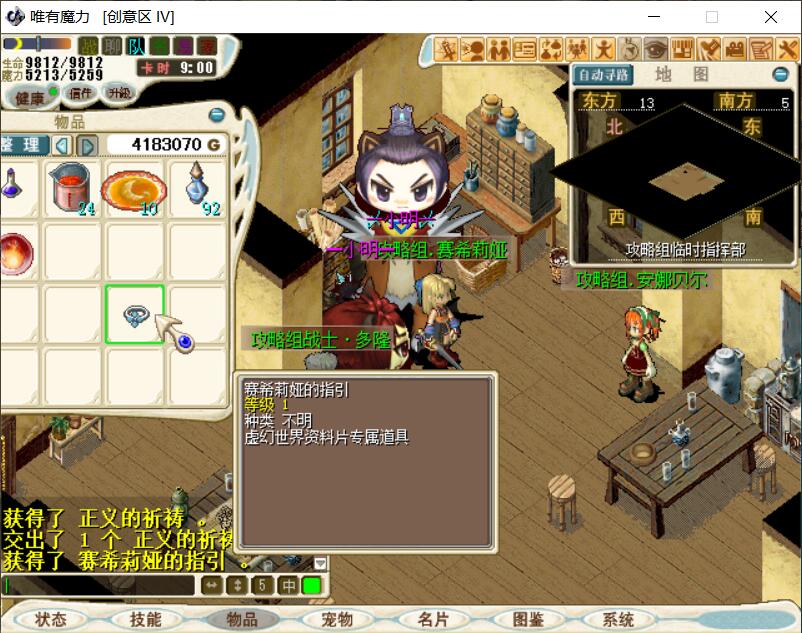Show the 名片 name card tab
The width and height of the screenshot is (802, 633).
433,619
